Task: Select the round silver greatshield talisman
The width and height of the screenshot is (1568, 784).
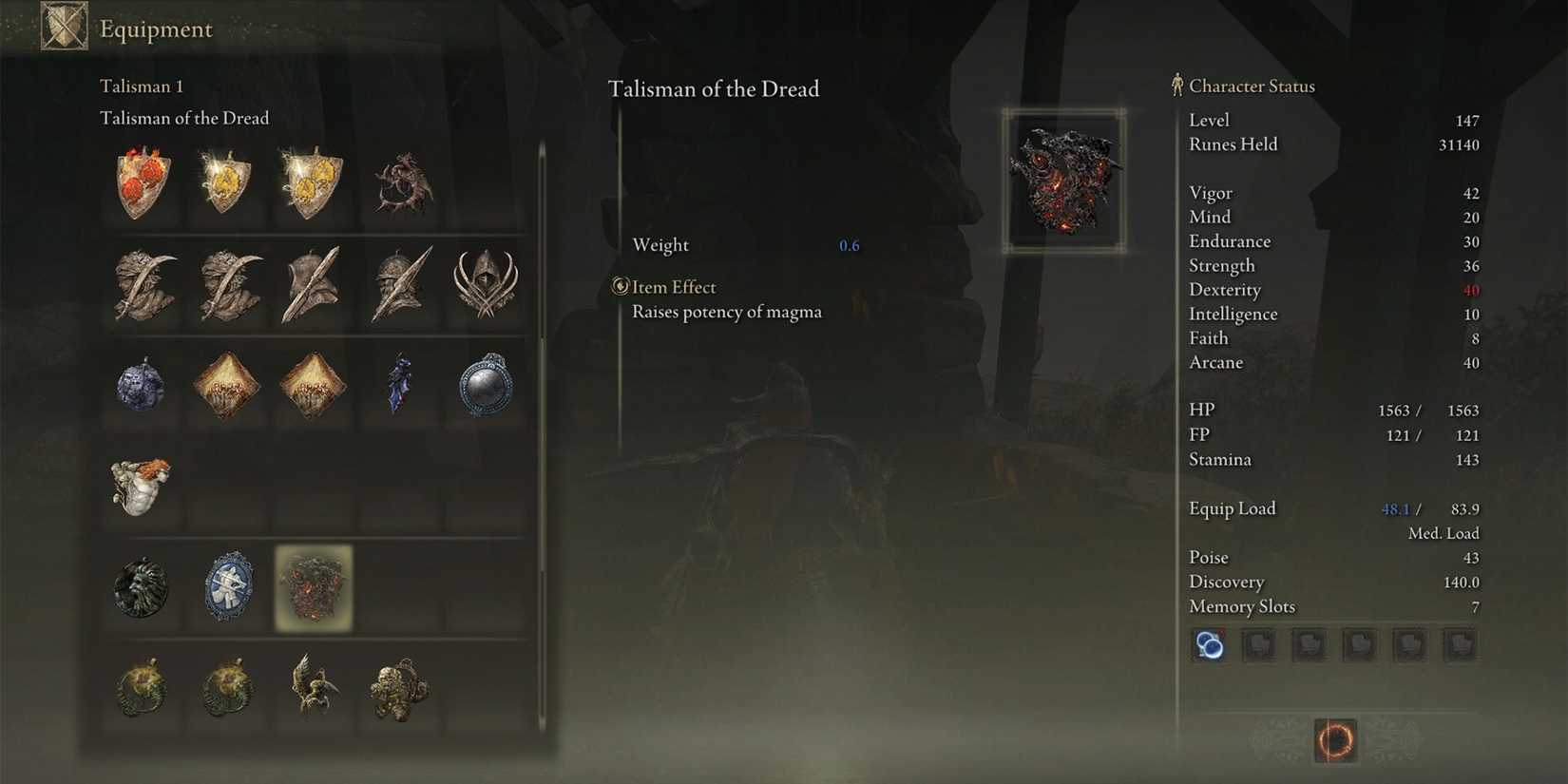Action: pyautogui.click(x=485, y=385)
